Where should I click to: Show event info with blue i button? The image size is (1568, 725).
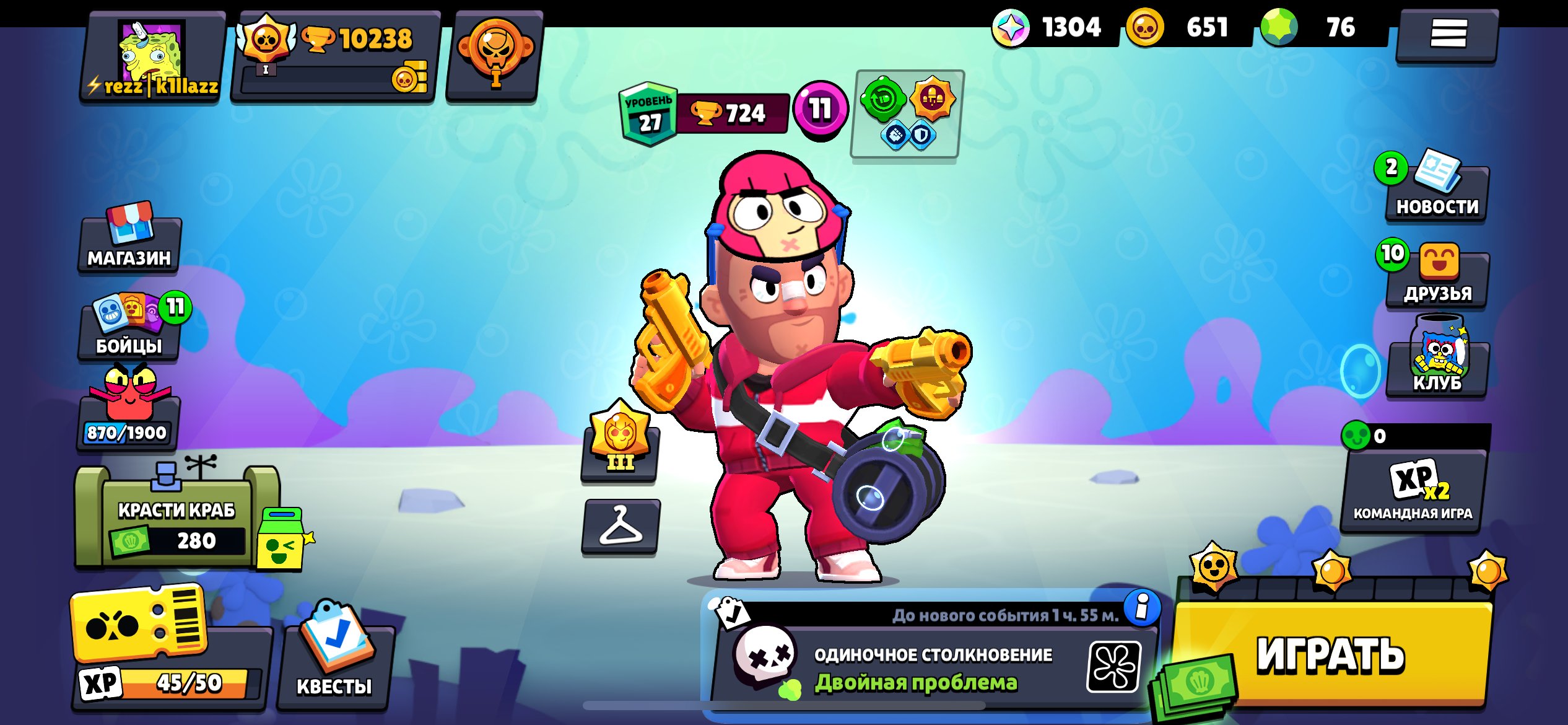pyautogui.click(x=1141, y=607)
